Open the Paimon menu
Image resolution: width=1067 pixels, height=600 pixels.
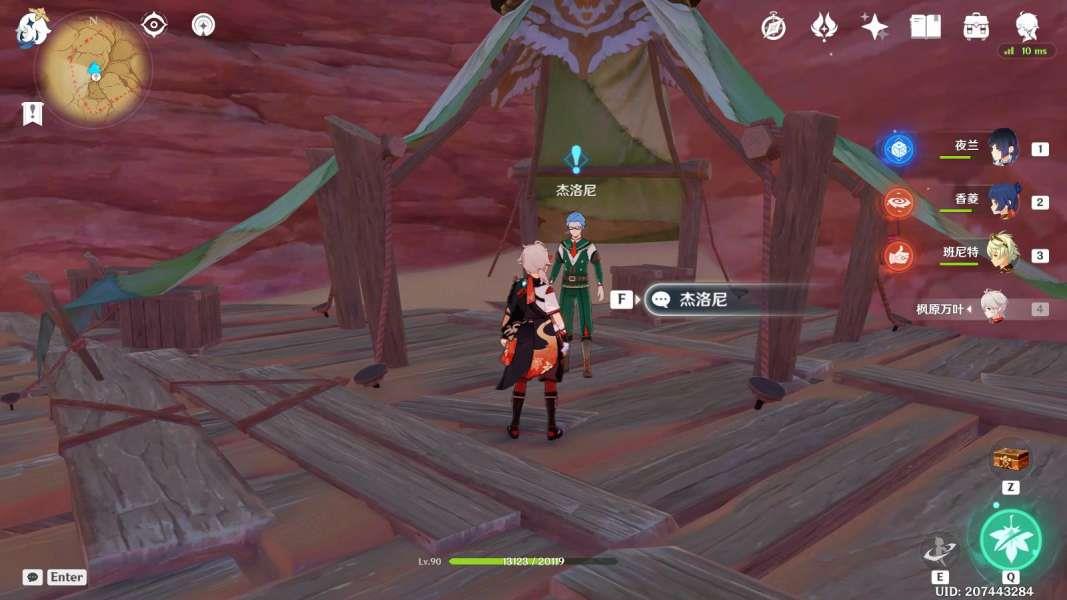coord(32,28)
